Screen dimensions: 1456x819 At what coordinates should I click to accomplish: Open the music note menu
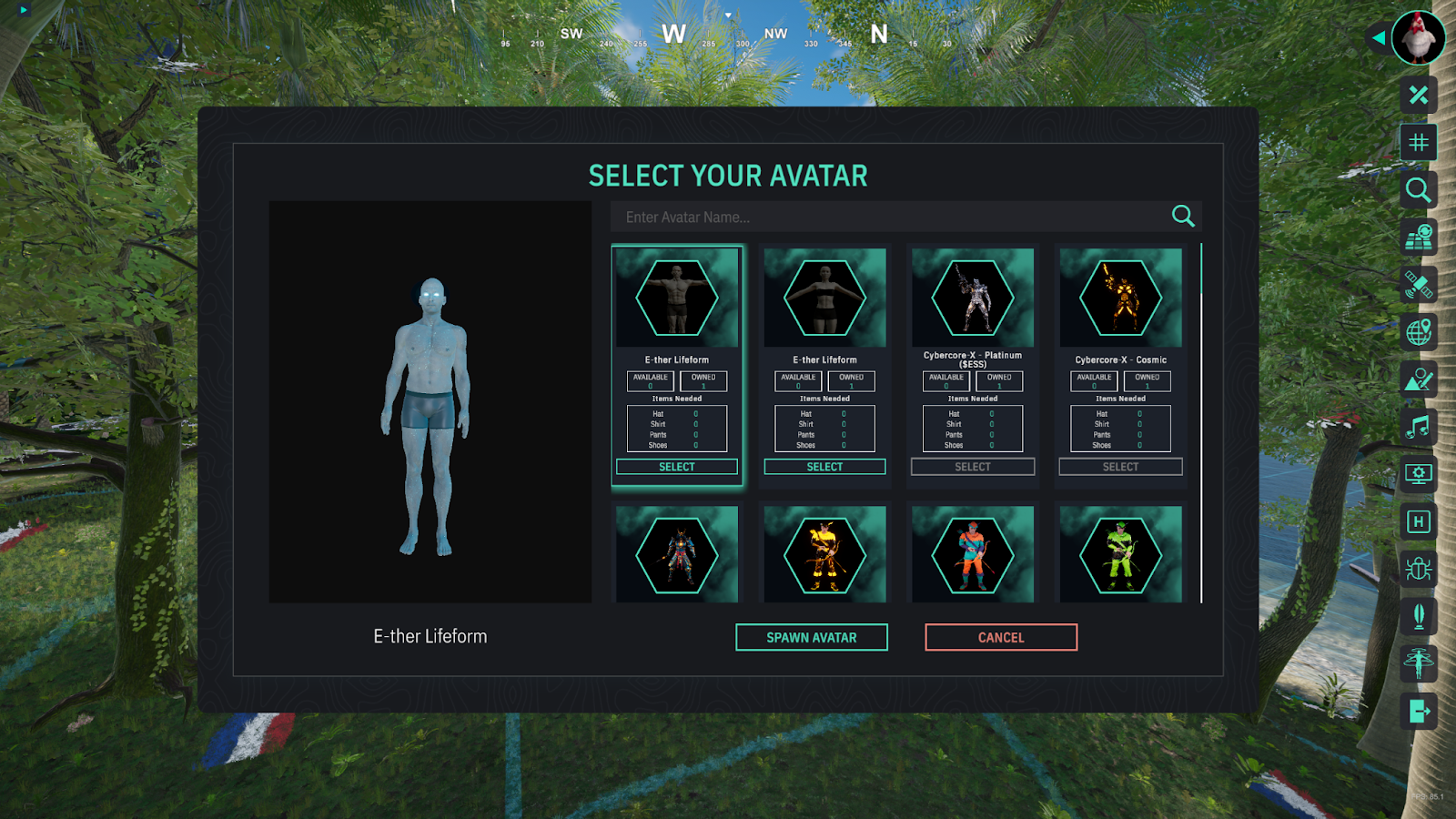pyautogui.click(x=1418, y=426)
